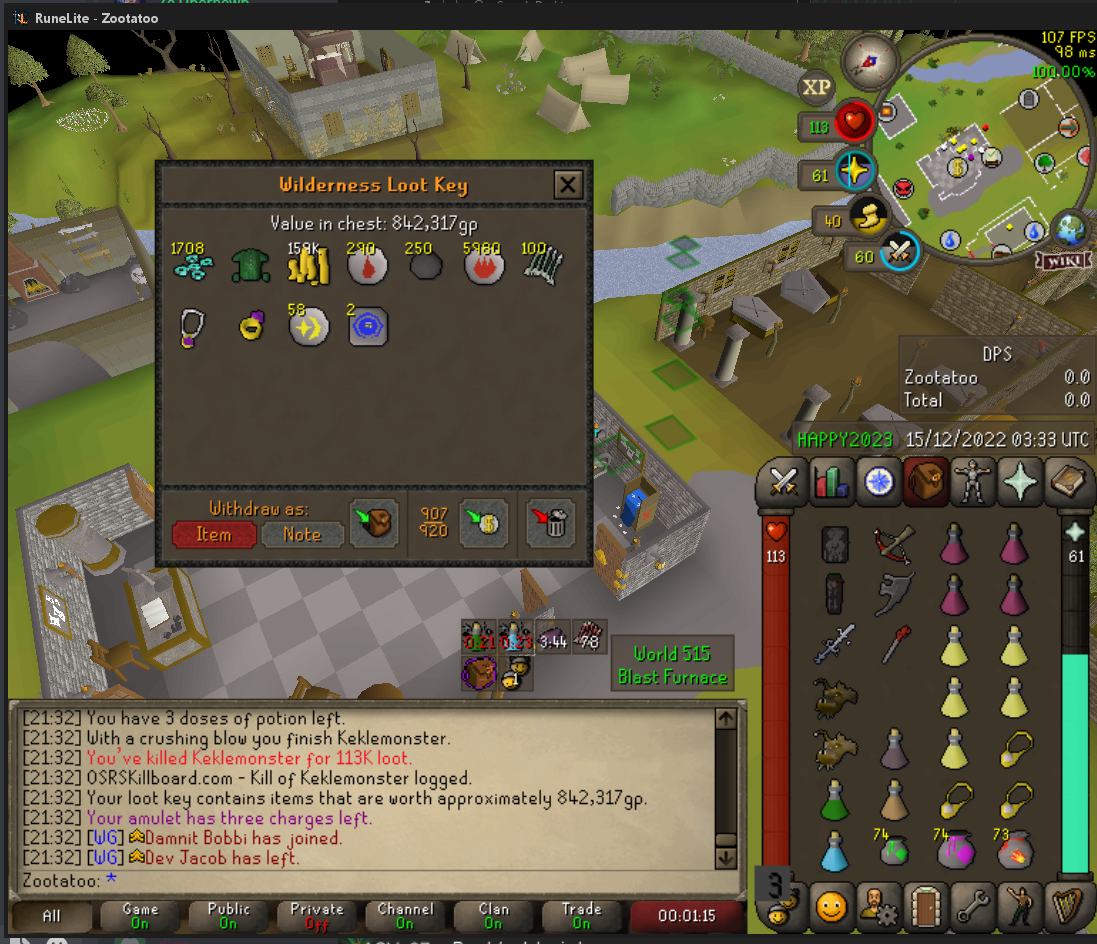
Task: Select the Note withdraw option
Action: click(302, 534)
